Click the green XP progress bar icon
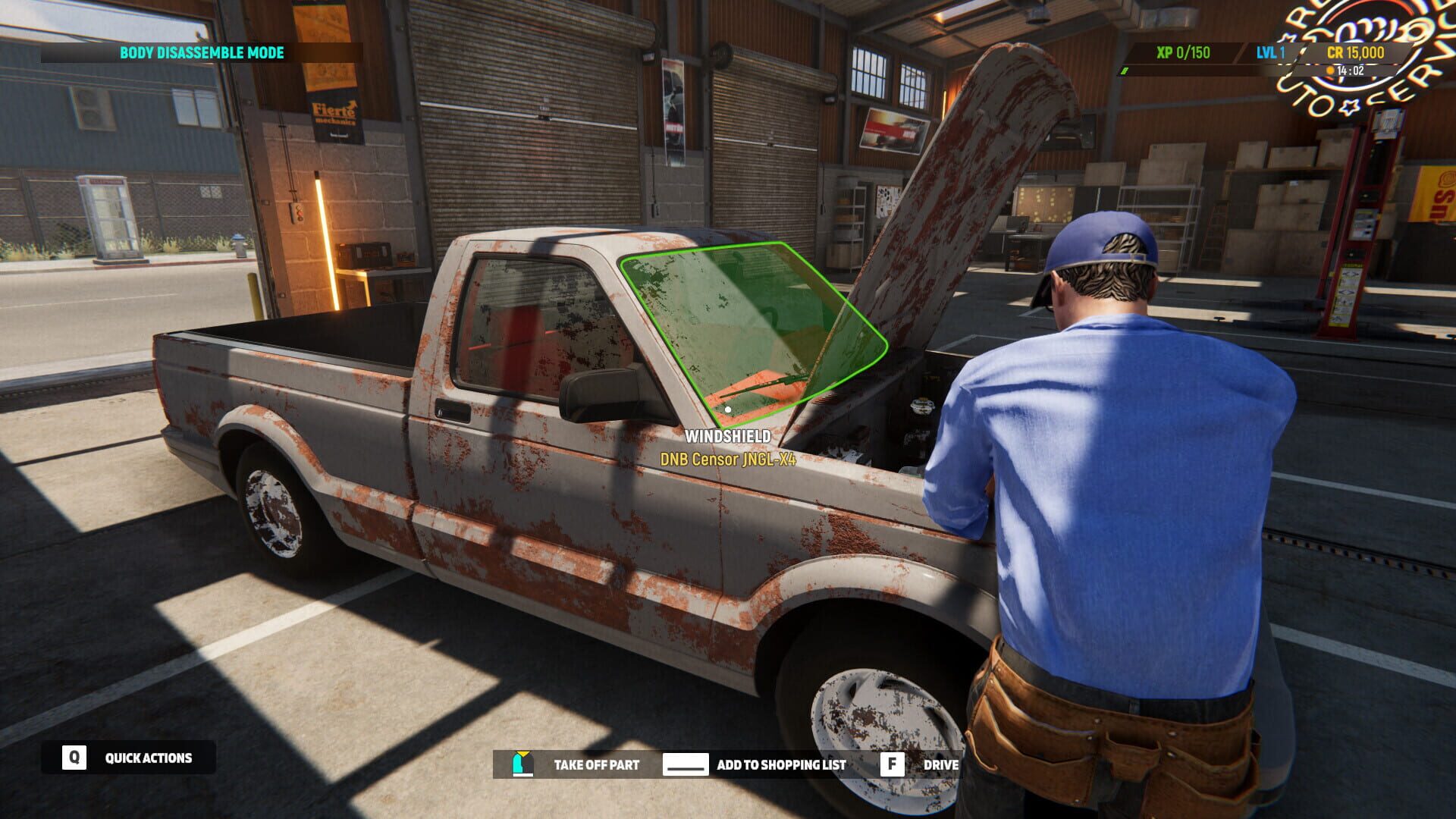 [1125, 71]
